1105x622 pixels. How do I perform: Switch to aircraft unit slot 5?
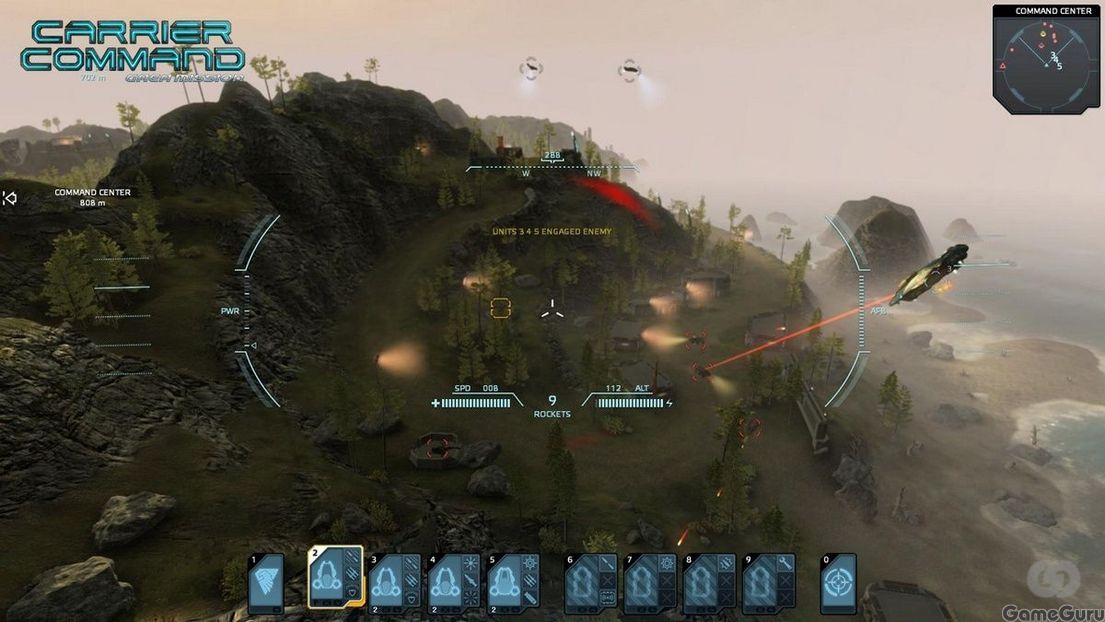tap(513, 582)
